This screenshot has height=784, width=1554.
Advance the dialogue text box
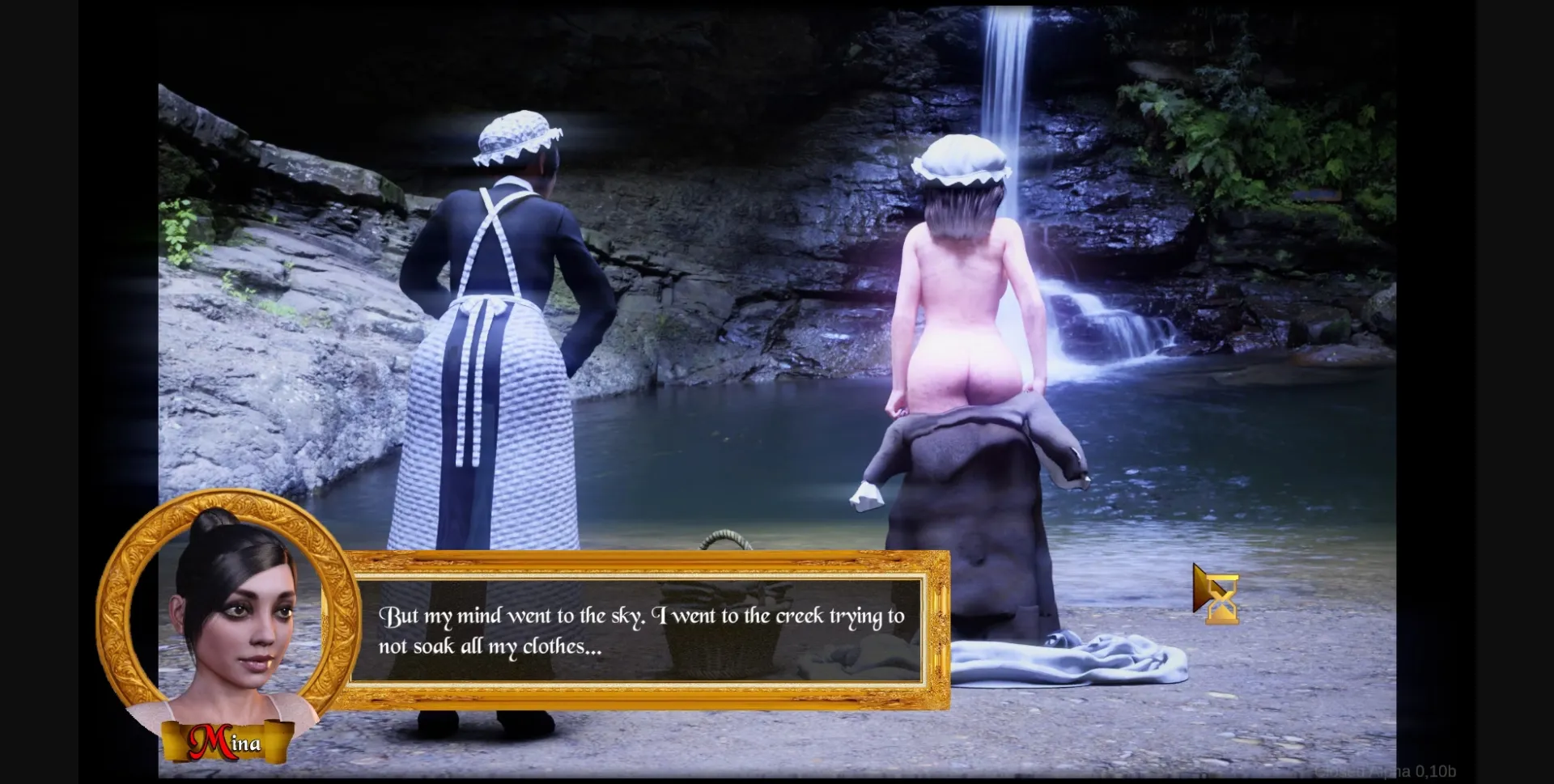638,630
